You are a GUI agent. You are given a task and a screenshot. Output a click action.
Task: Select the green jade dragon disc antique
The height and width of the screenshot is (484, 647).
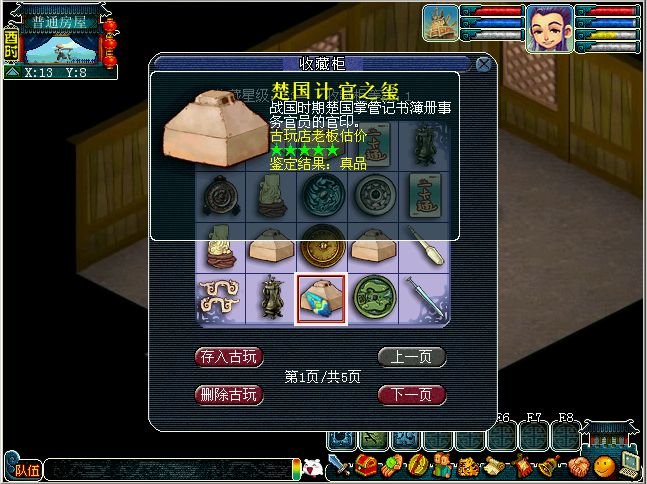point(373,299)
